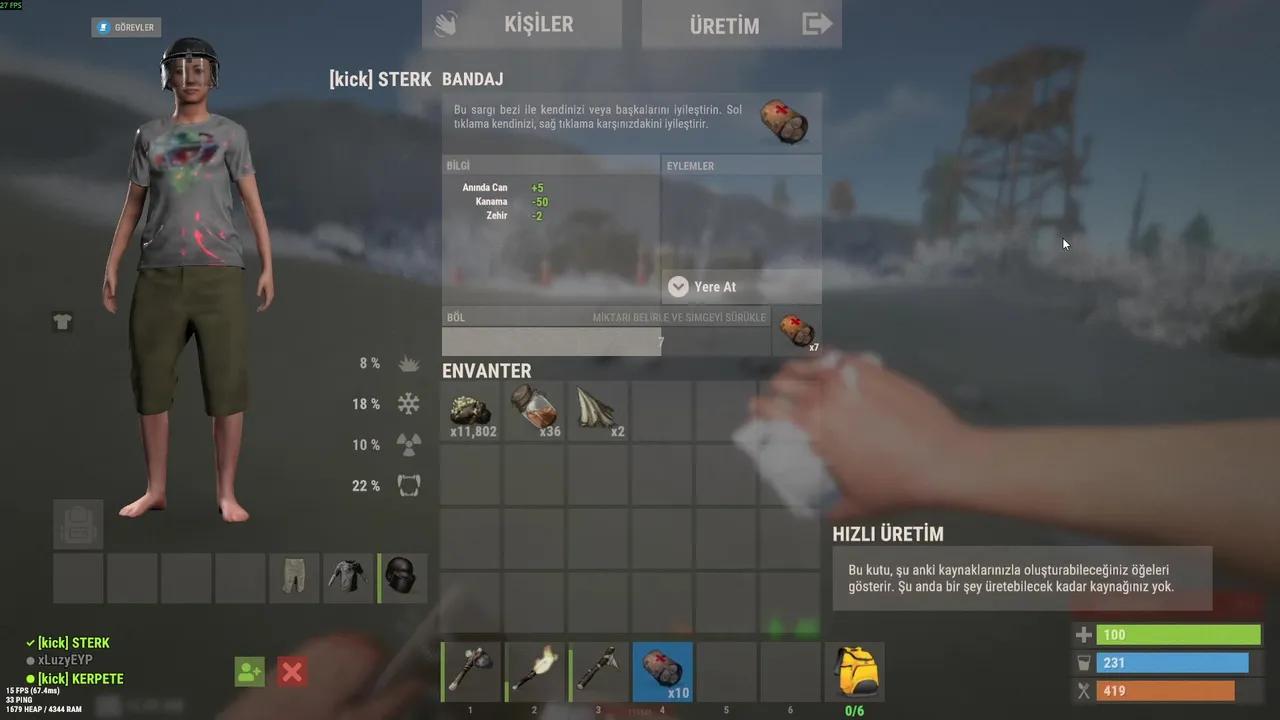Click the exit icon beside the ÜRETİM tab
Screen dimensions: 1280x720
pos(816,22)
